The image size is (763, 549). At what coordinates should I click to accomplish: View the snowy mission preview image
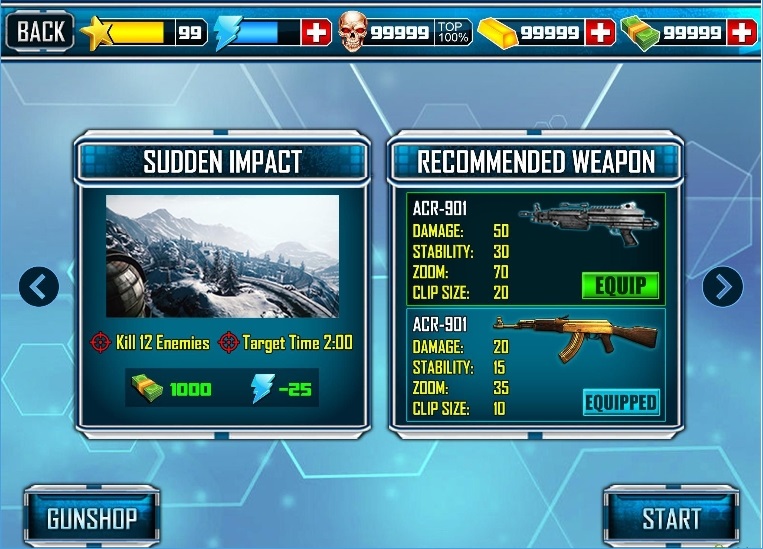click(222, 255)
